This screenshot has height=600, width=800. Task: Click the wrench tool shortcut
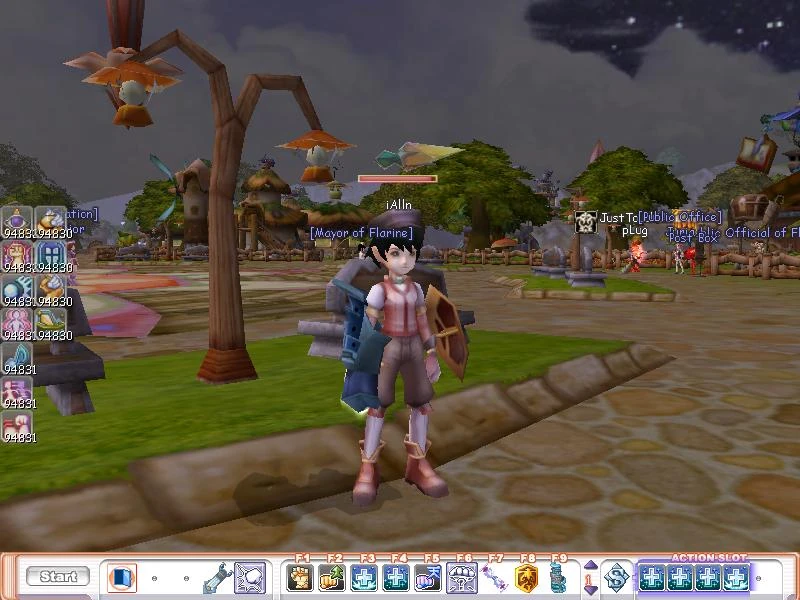click(217, 577)
